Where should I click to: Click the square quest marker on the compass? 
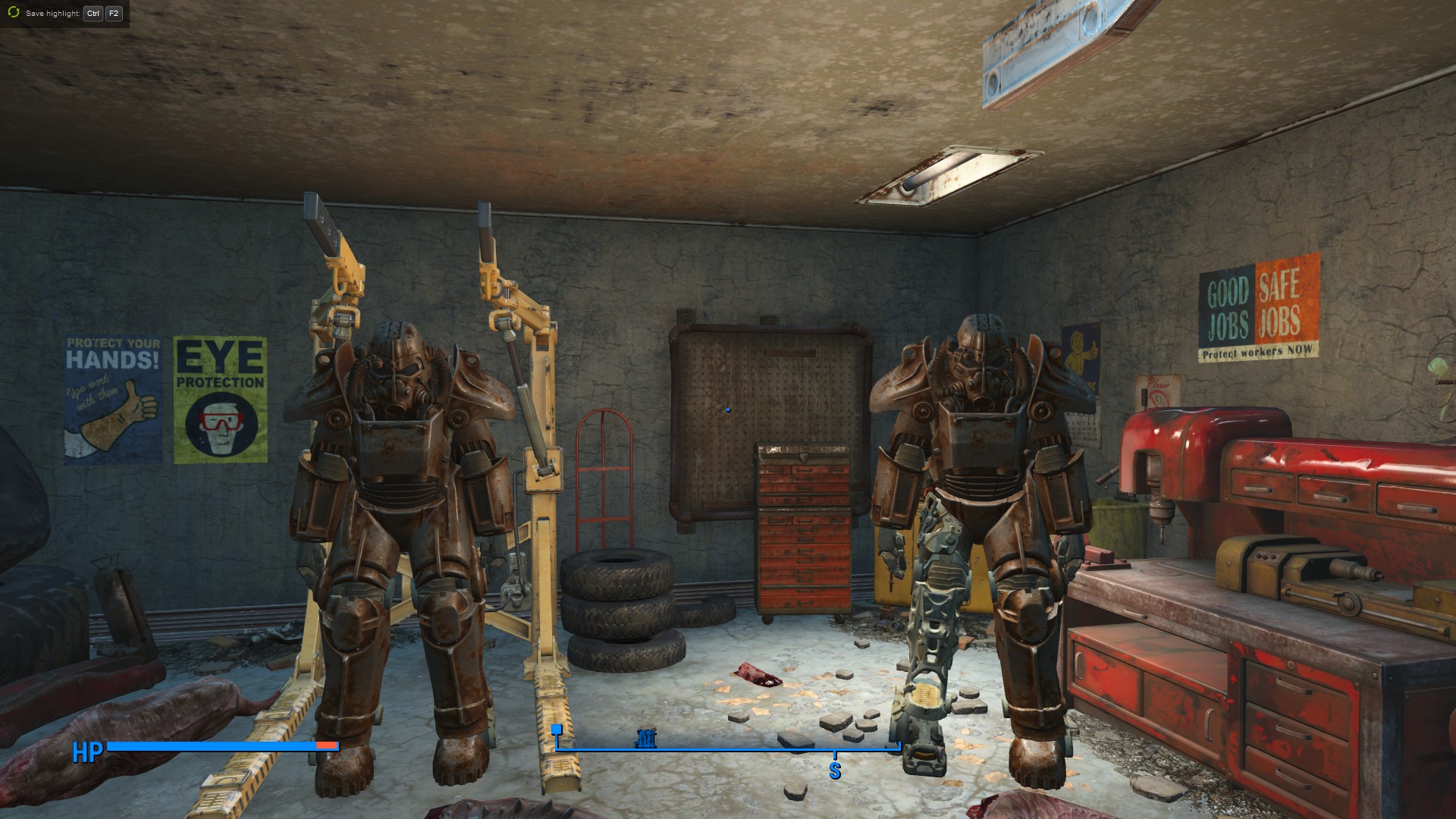click(557, 730)
